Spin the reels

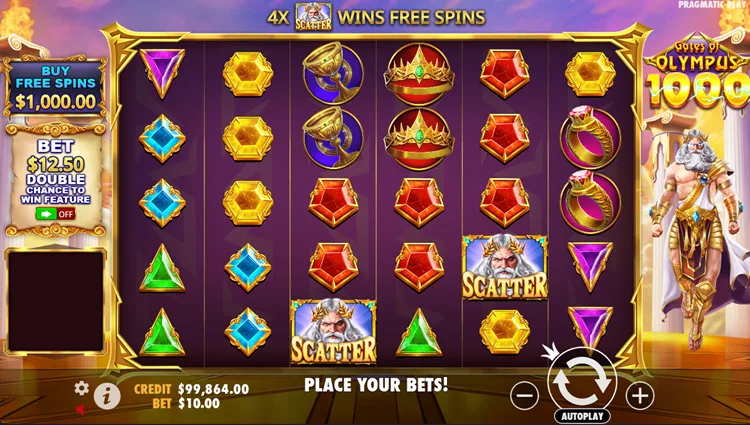click(x=582, y=379)
